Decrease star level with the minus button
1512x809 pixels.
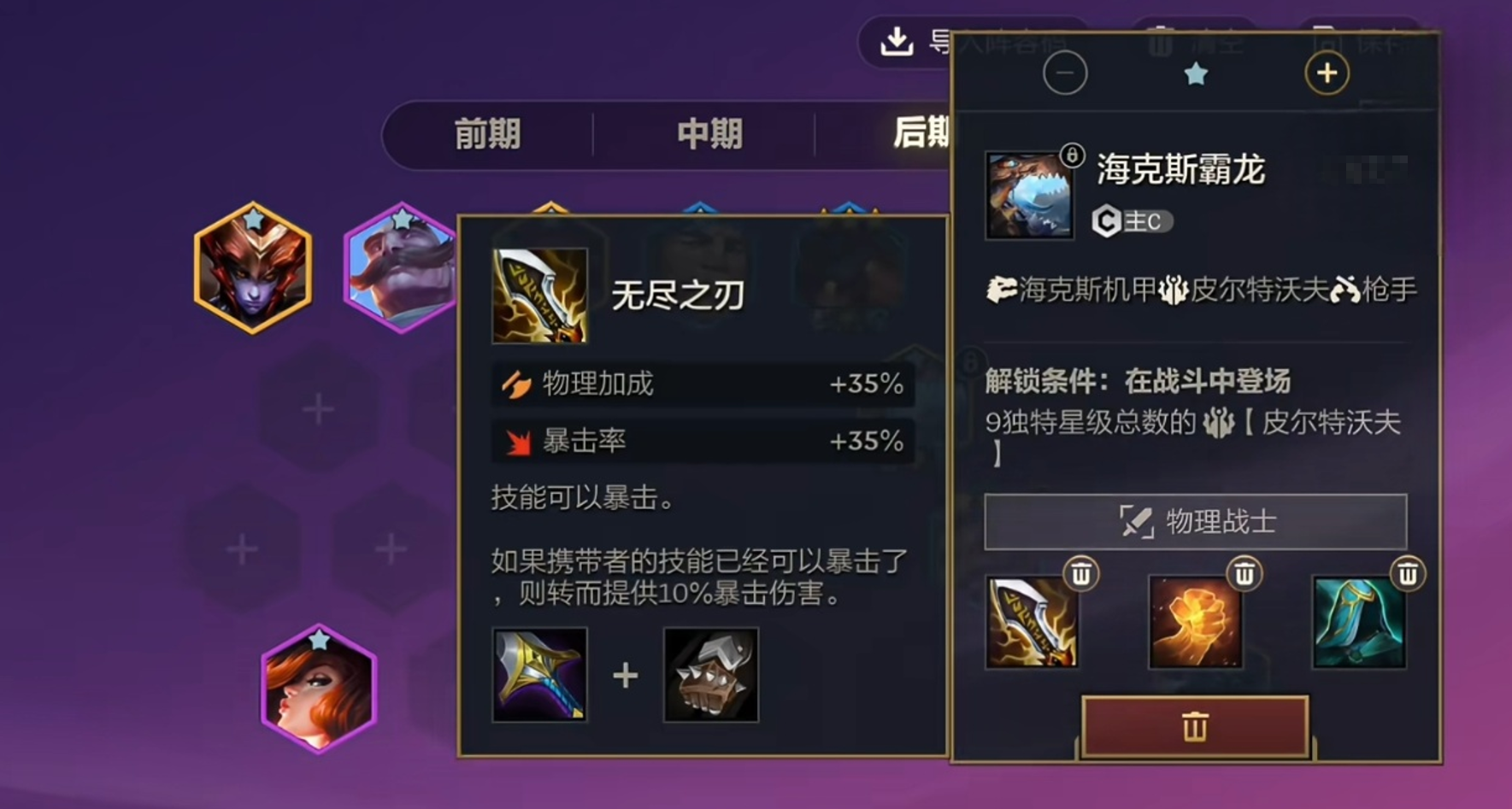pos(1066,73)
